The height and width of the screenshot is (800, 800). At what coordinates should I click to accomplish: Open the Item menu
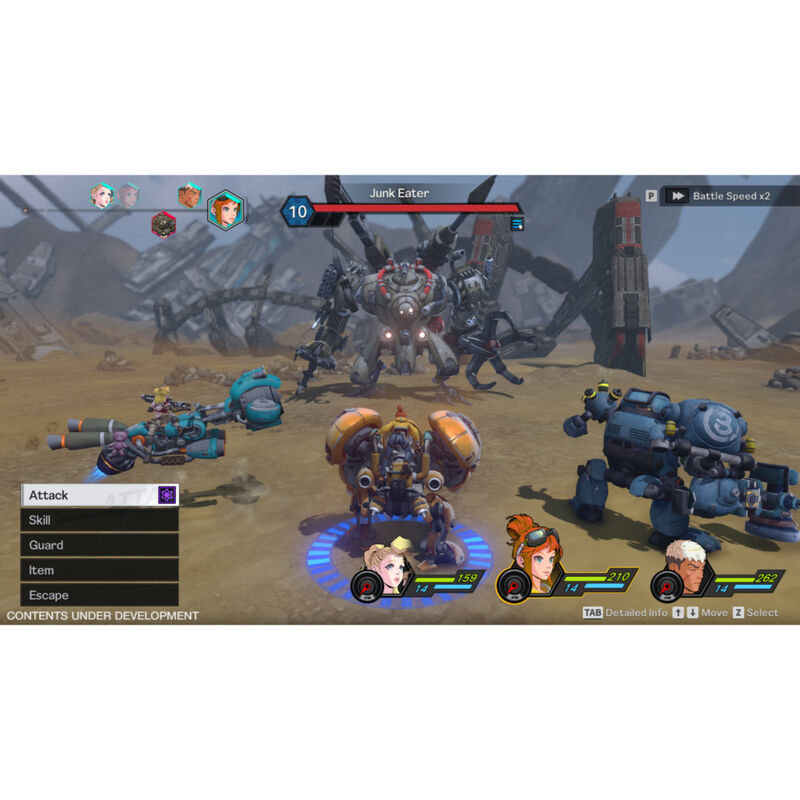(x=98, y=570)
